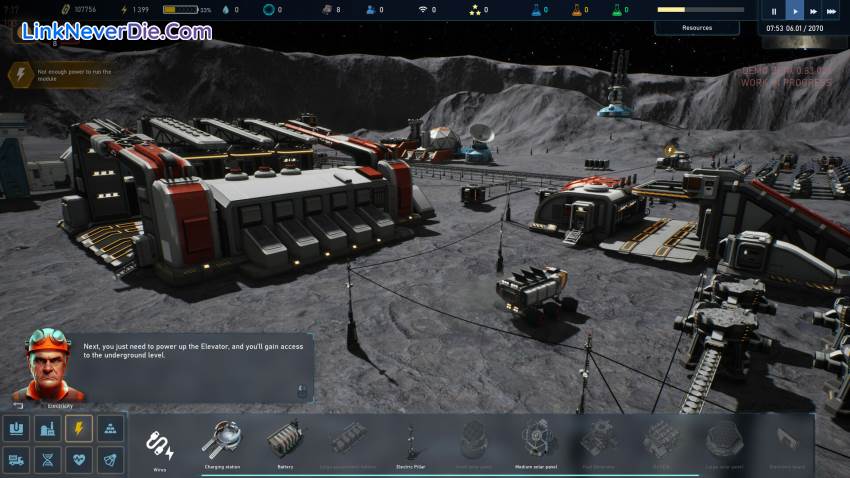Open the heart health category
850x478 pixels.
78,460
